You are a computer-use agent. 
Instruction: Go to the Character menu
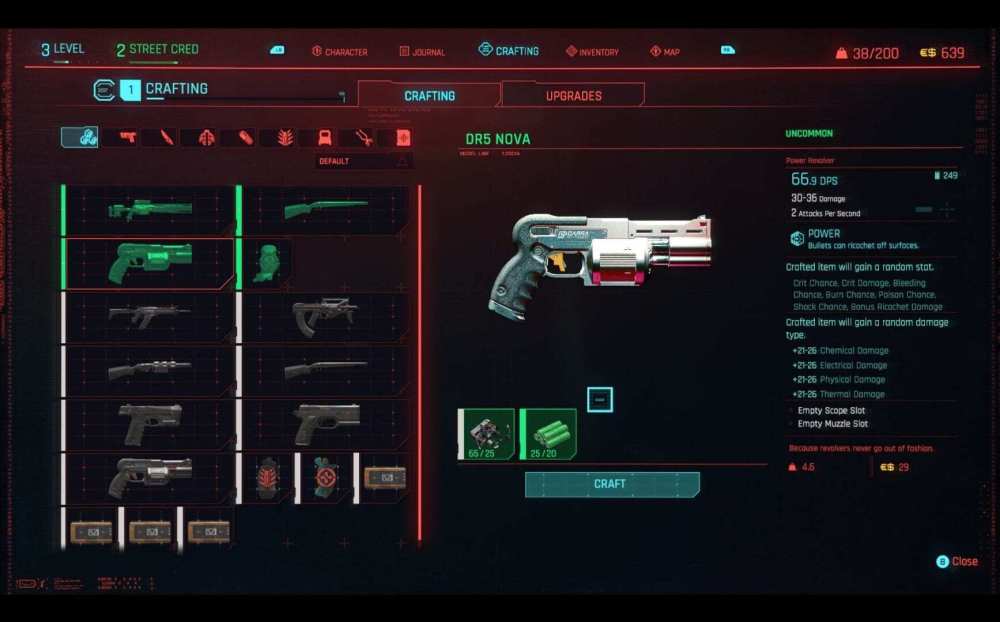(340, 52)
